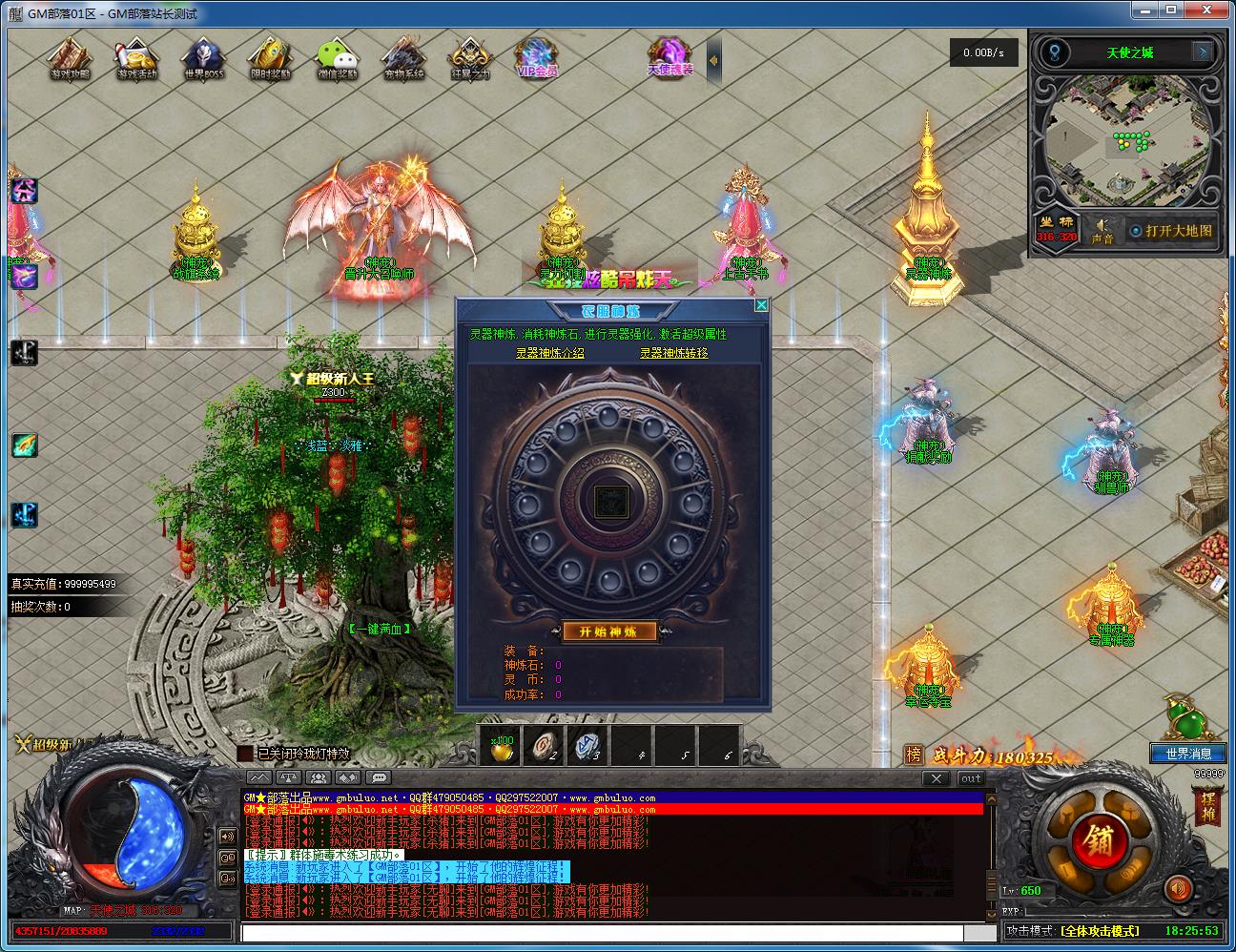1236x952 pixels.
Task: Open the 游戏攻略 guide icon
Action: click(70, 57)
